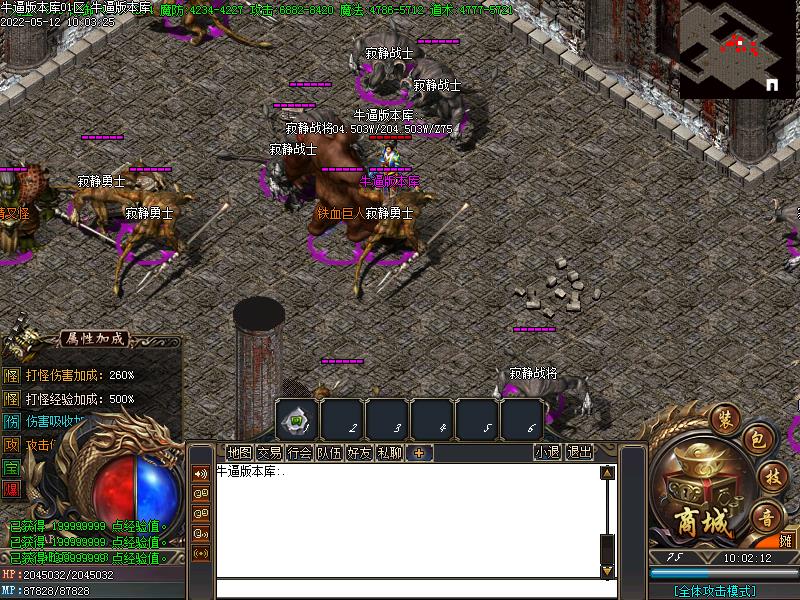Viewport: 800px width, 600px height.
Task: Open the 队伍 team tab
Action: [x=329, y=452]
